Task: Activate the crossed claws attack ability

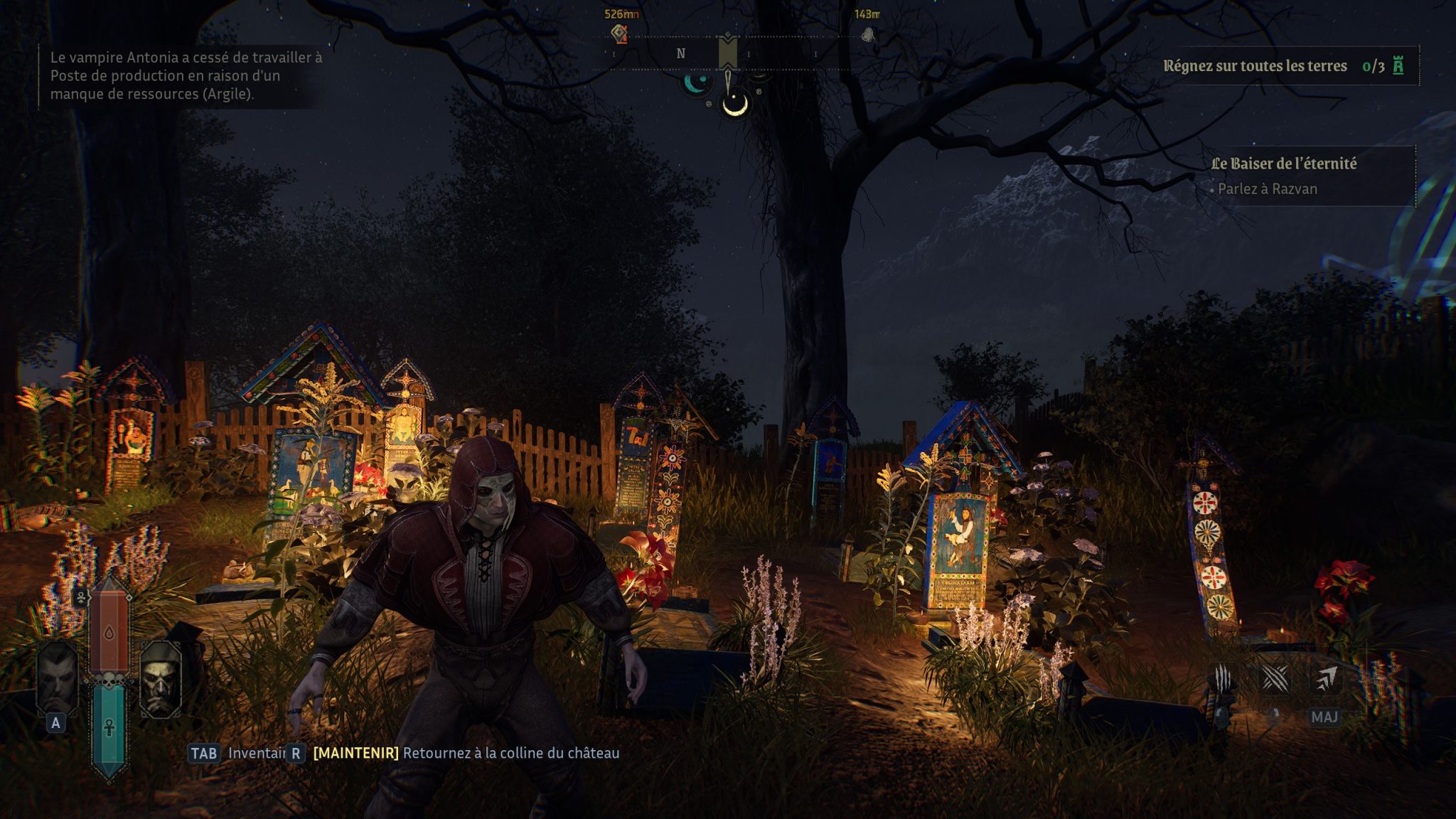Action: coord(1275,679)
